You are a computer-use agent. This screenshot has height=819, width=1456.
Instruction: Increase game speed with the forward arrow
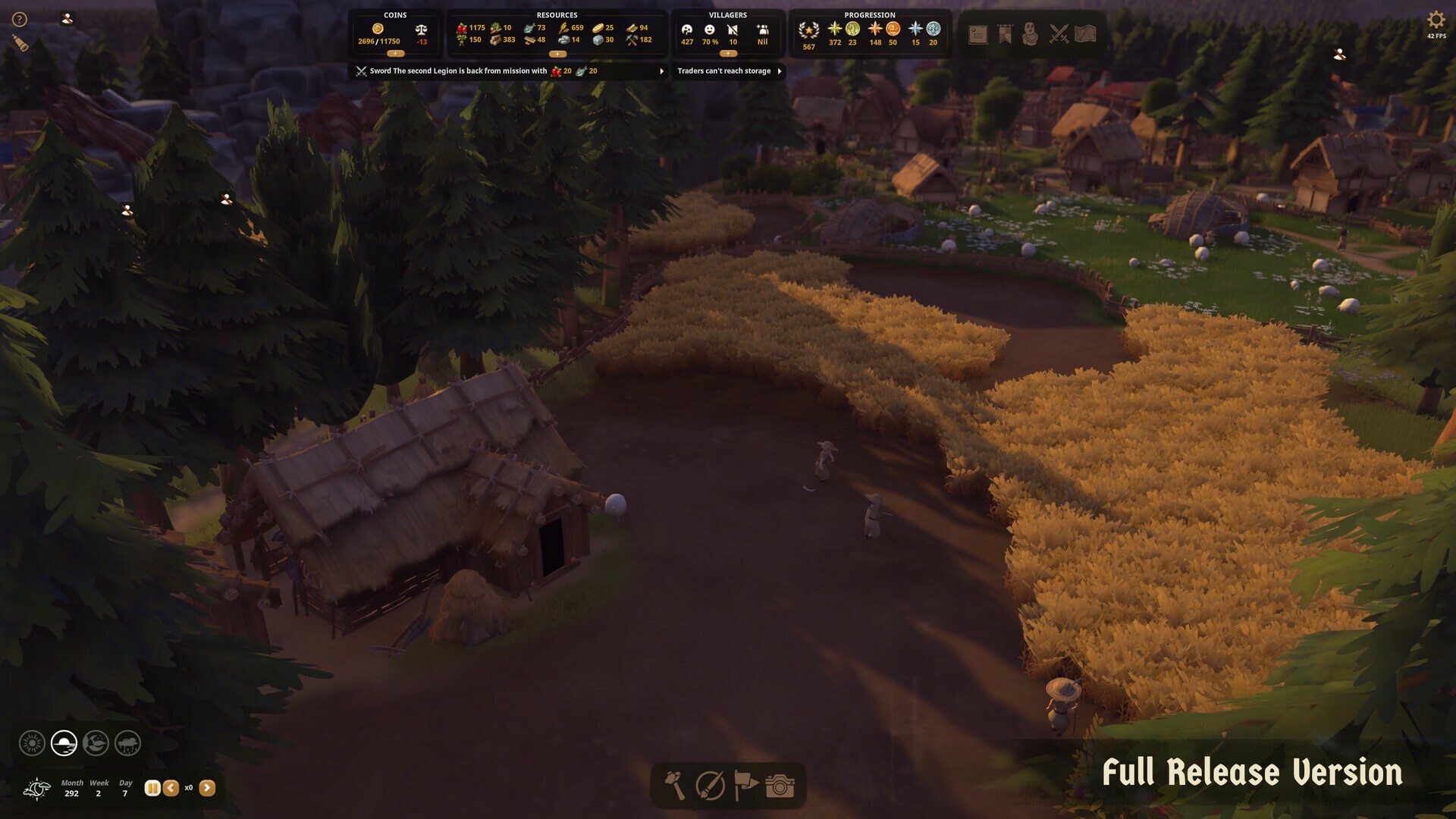[x=206, y=789]
